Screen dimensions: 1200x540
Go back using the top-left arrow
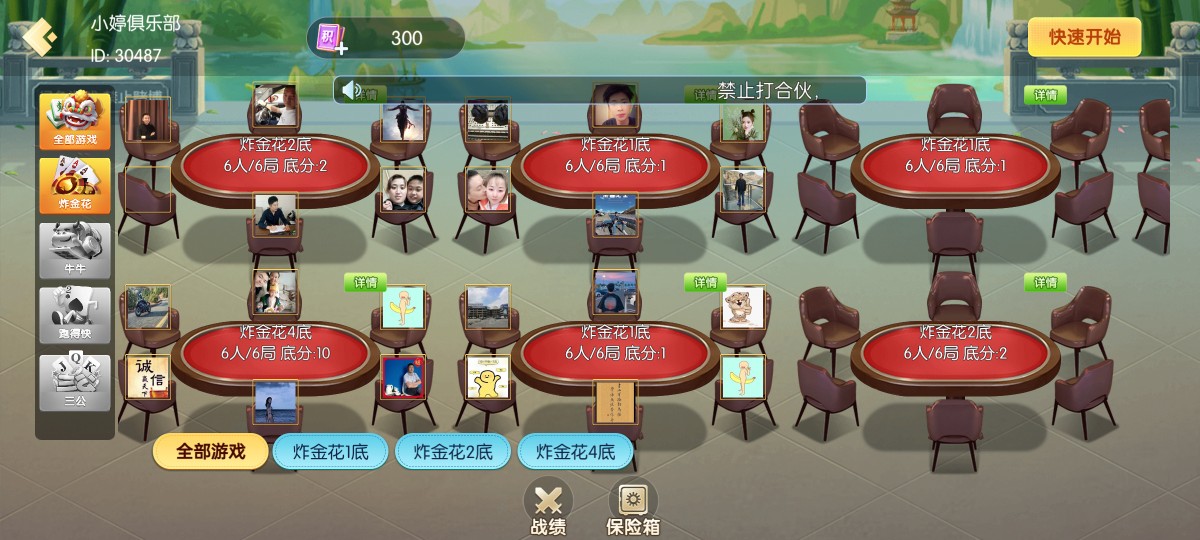point(39,38)
